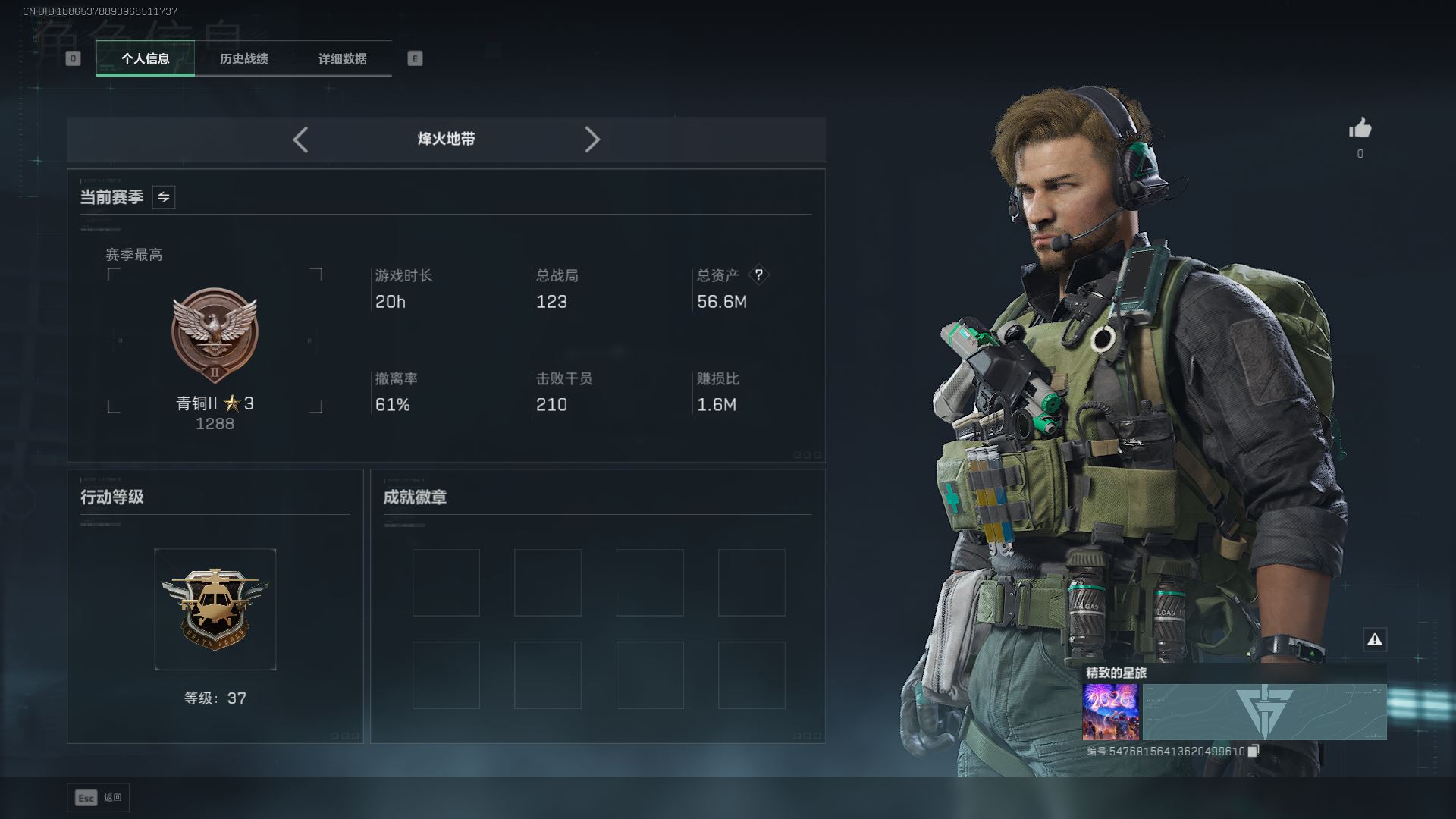Open the 2026 fireworks avatar thumbnail
The height and width of the screenshot is (819, 1456).
[1110, 712]
